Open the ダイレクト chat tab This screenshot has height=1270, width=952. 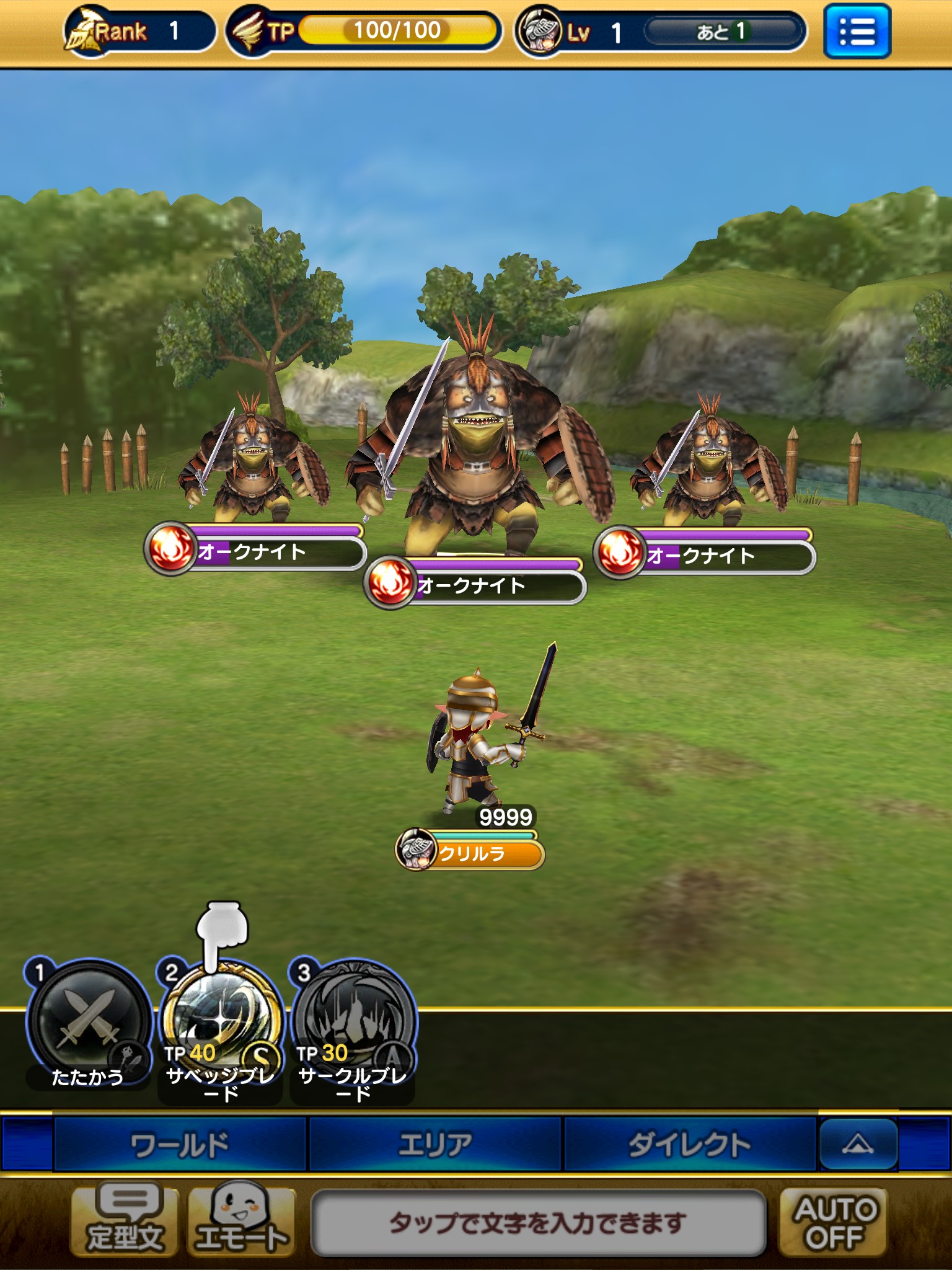pyautogui.click(x=689, y=1145)
